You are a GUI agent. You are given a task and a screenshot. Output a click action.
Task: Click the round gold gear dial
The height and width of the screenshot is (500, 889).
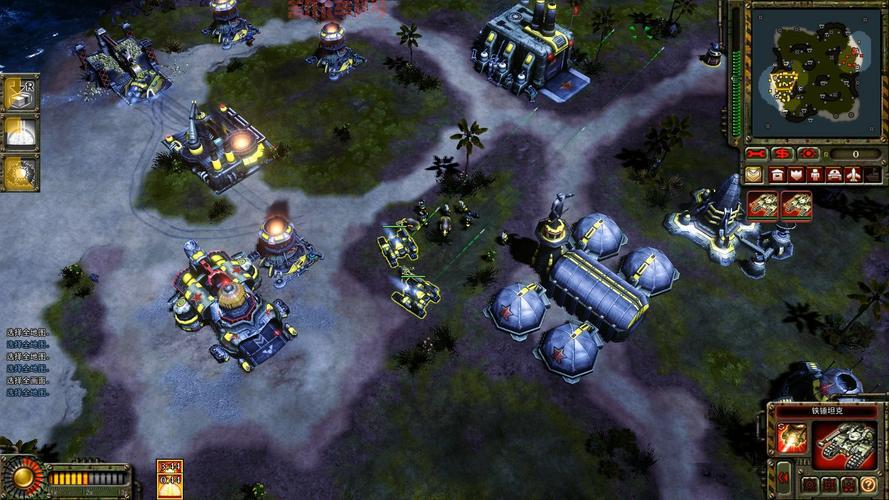[x=22, y=476]
